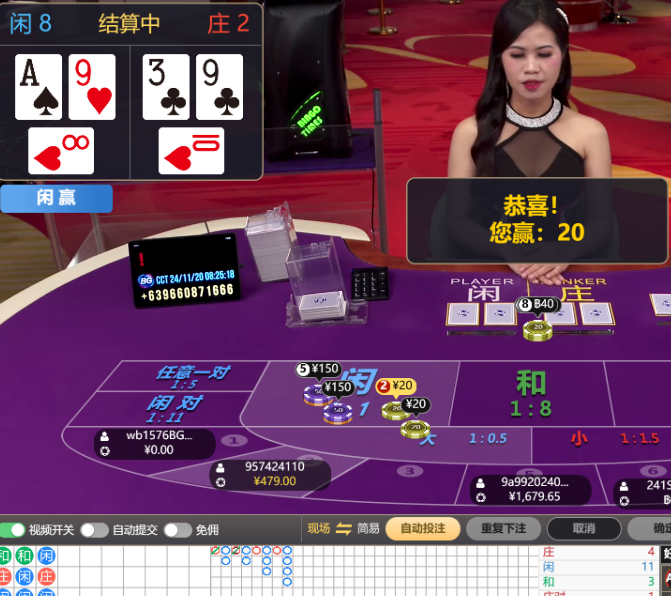Activate the 自动投注 auto-bet button
Viewport: 671px width, 596px height.
[x=422, y=528]
